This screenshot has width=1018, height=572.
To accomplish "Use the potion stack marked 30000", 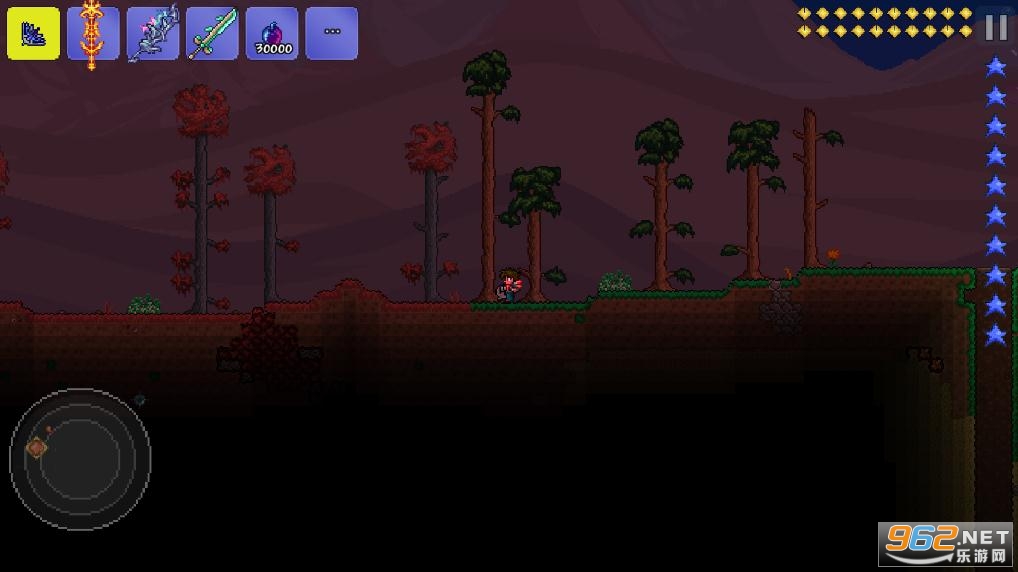I will coord(272,33).
